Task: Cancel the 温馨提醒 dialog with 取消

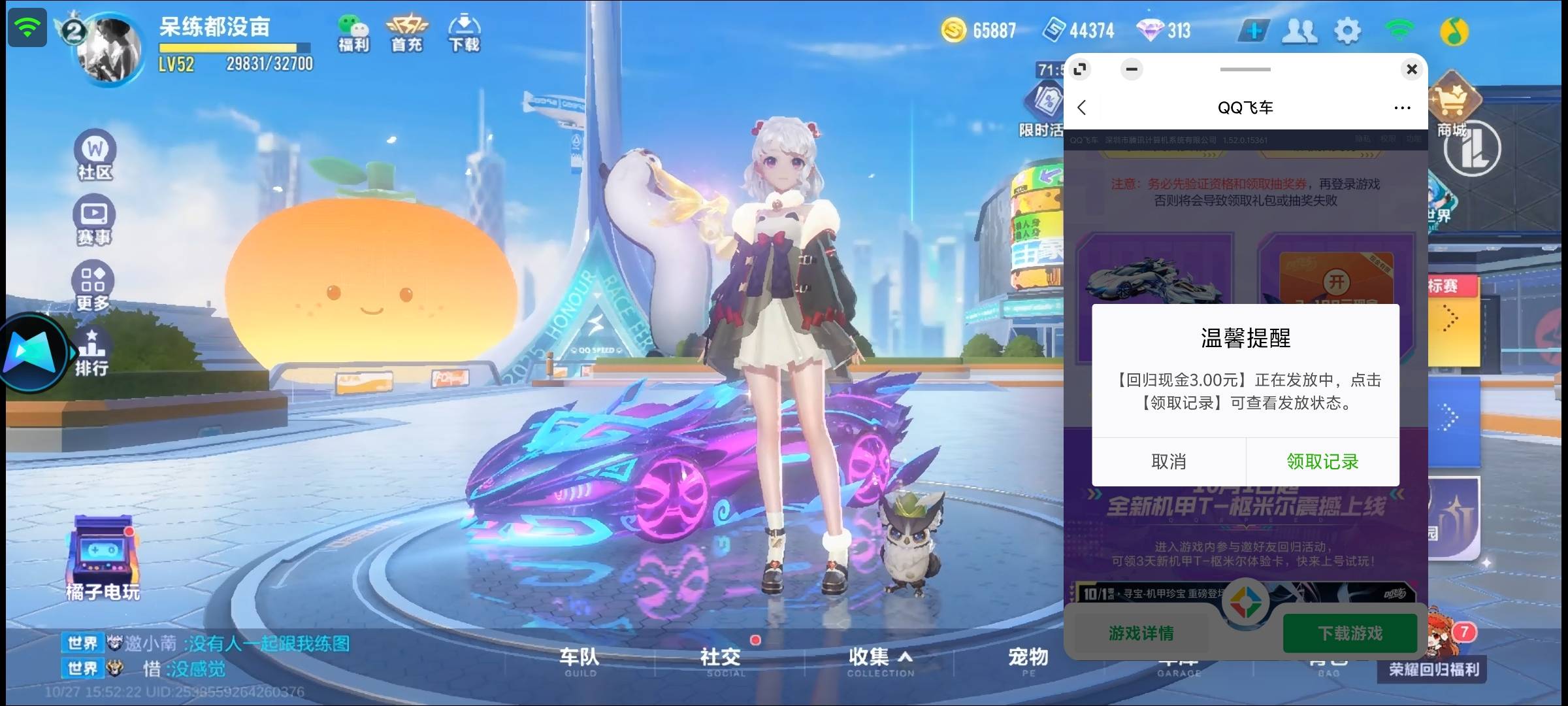Action: [x=1168, y=462]
